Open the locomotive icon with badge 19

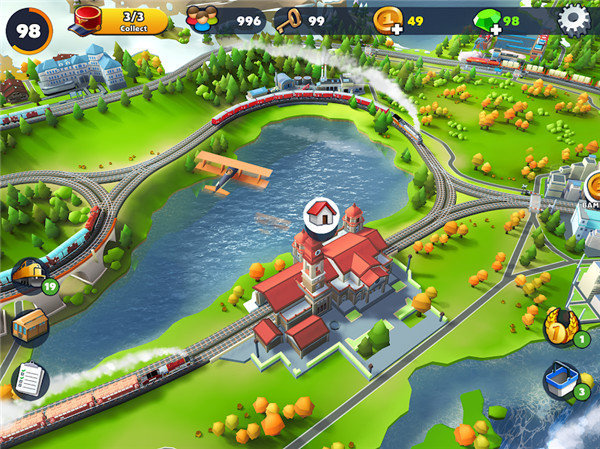point(29,275)
